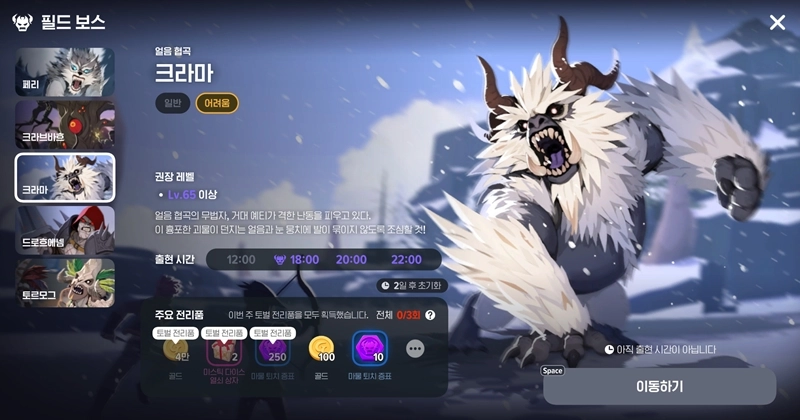Screen dimensions: 800x420
Task: Inspect the 4만 gold reward
Action: tap(176, 350)
